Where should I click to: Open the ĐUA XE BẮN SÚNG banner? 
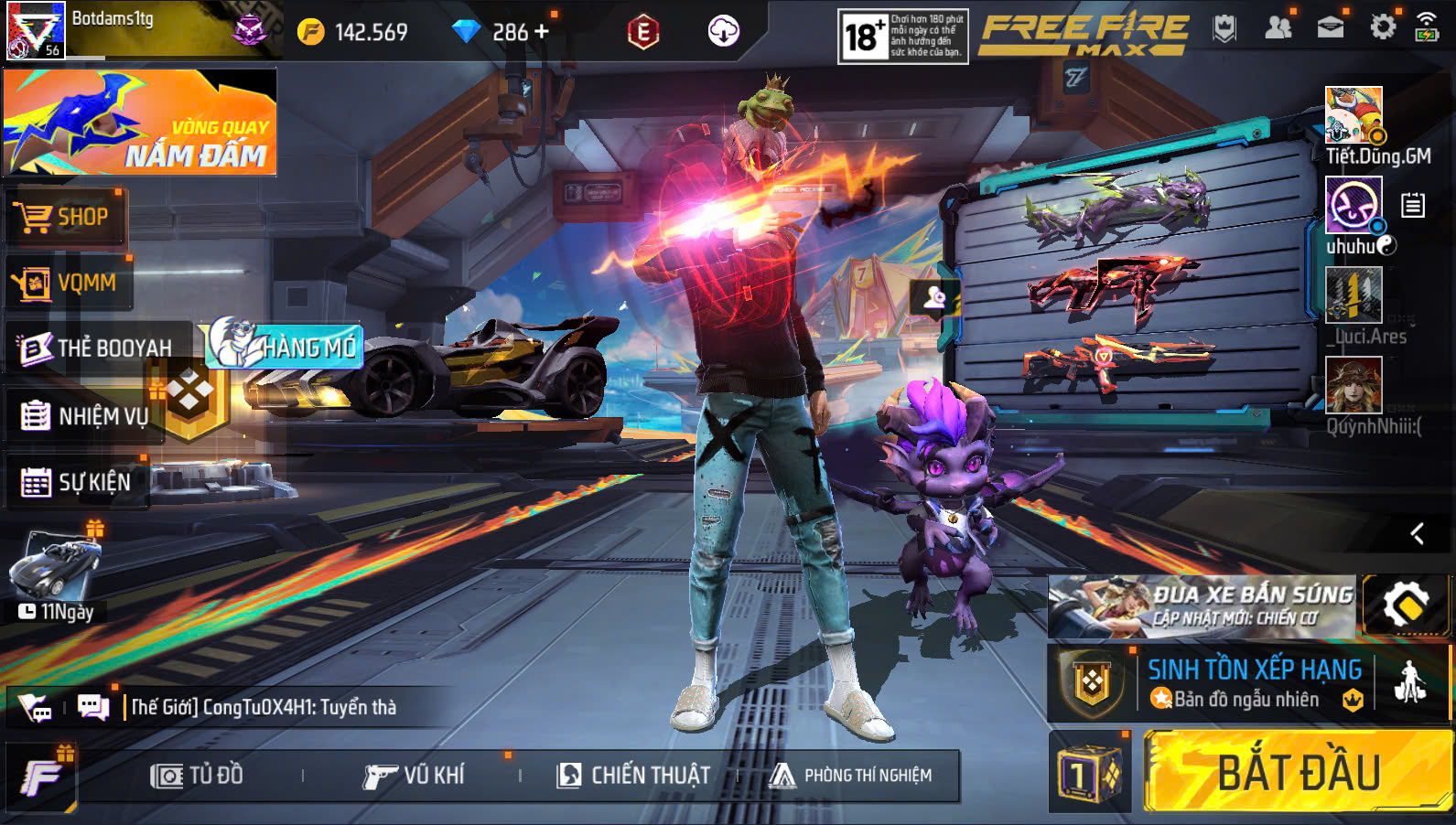tap(1203, 606)
